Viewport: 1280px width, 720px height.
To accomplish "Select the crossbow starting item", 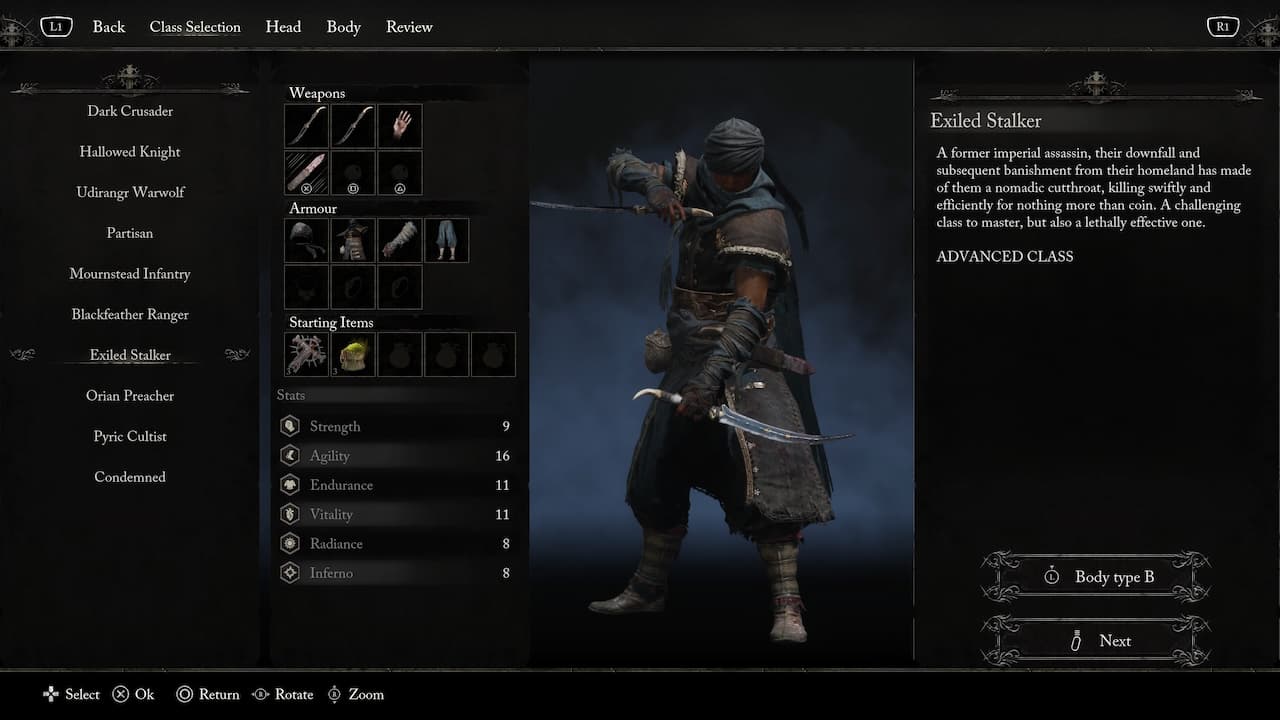I will (x=305, y=354).
